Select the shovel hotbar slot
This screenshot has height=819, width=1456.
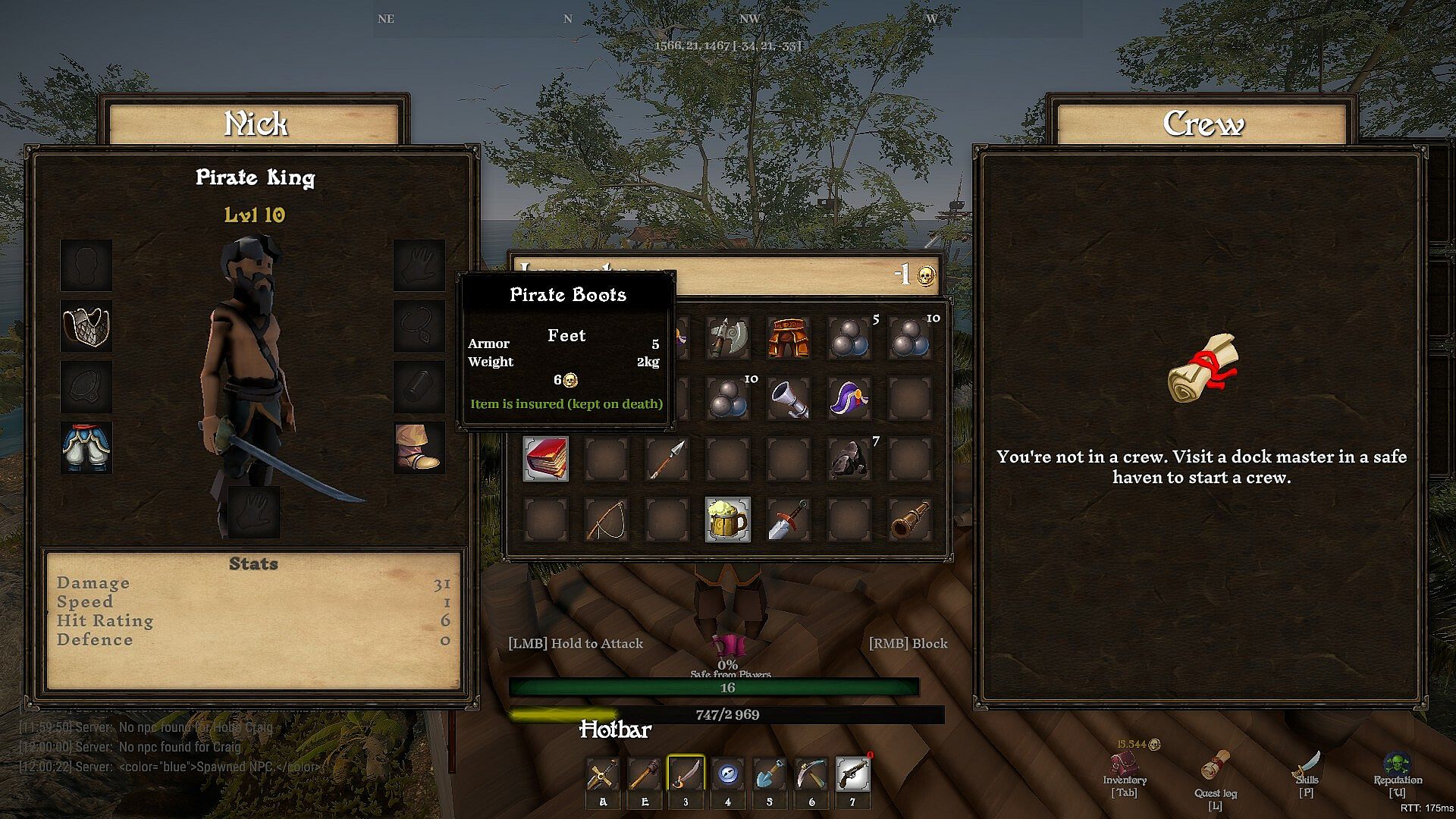[769, 774]
